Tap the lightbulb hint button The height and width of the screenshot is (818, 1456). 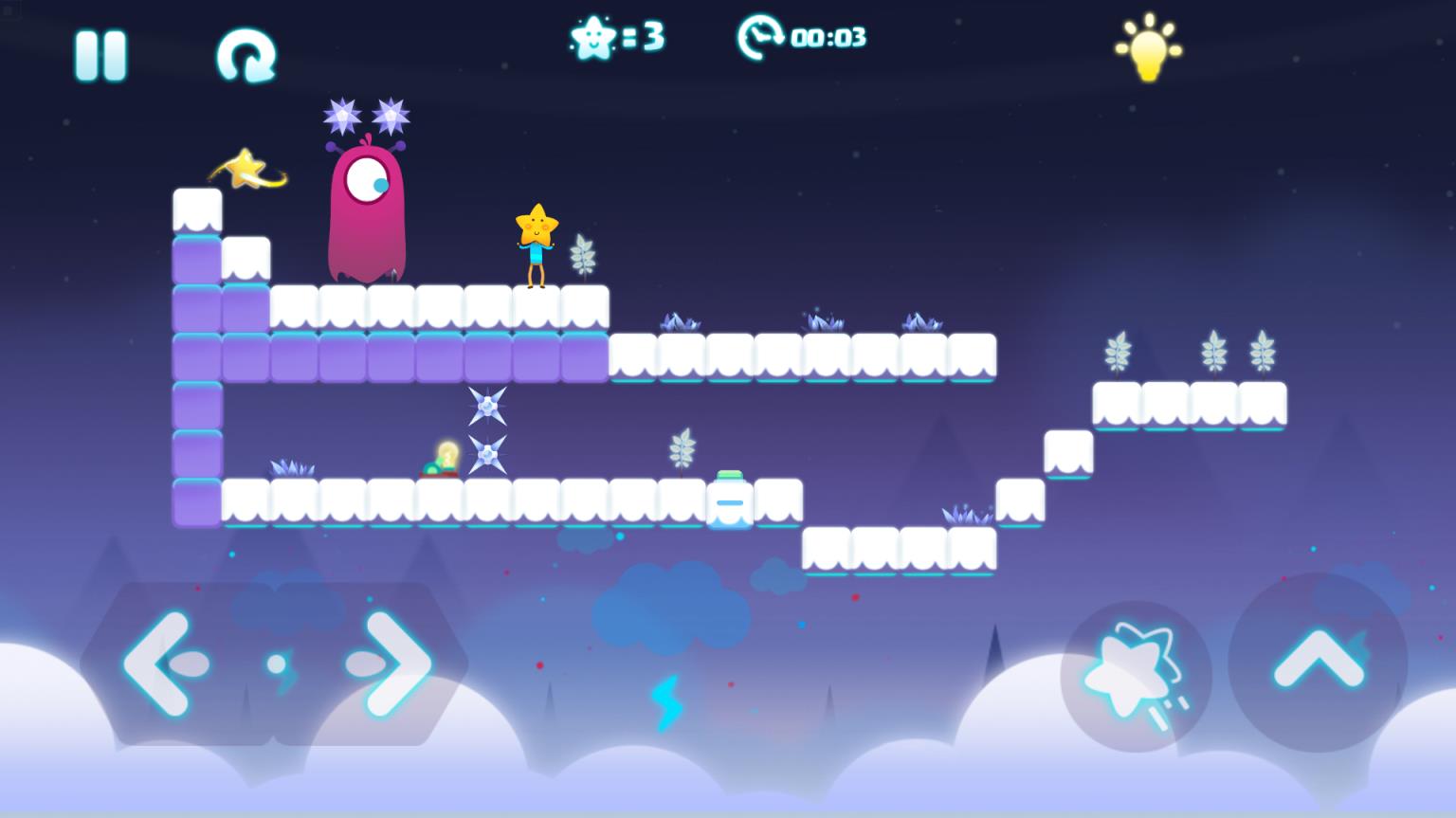pyautogui.click(x=1149, y=47)
